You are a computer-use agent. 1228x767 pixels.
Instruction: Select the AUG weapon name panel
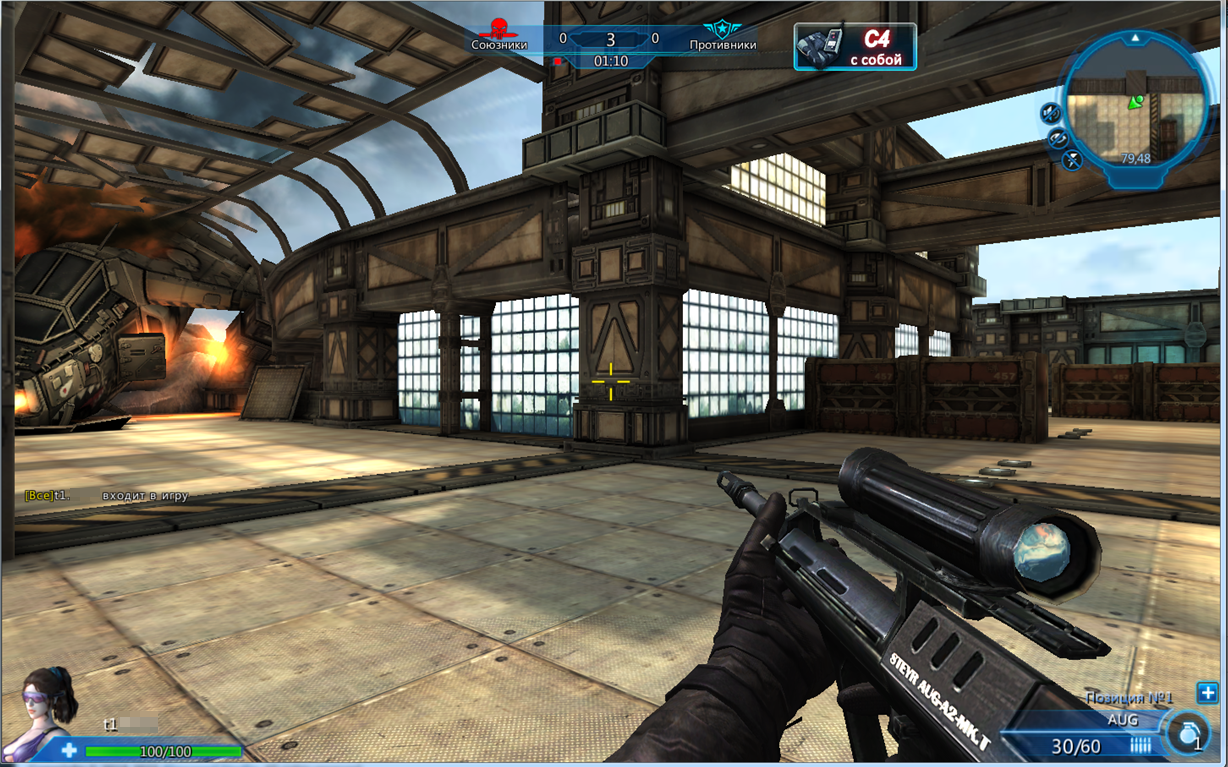(x=1122, y=719)
